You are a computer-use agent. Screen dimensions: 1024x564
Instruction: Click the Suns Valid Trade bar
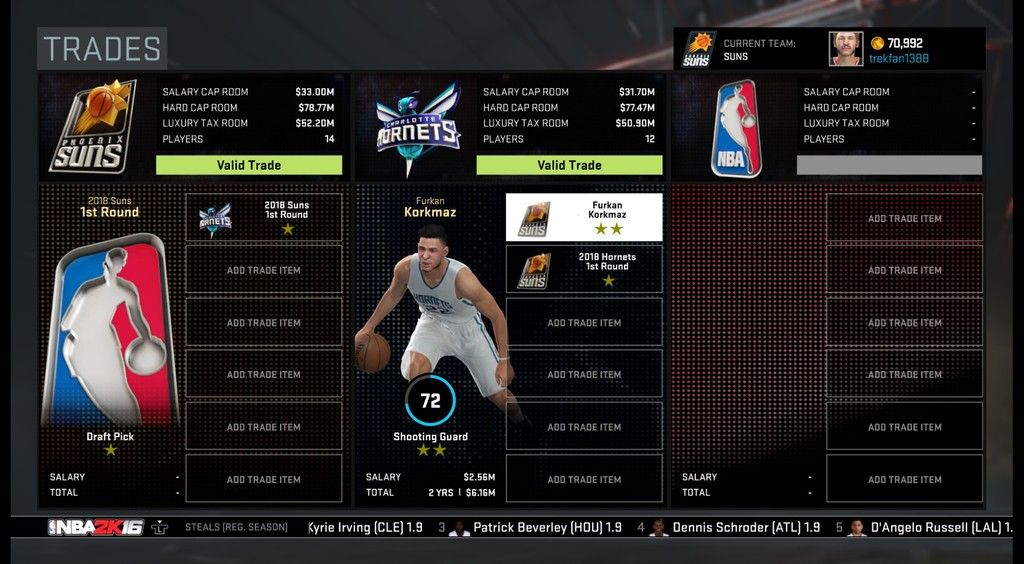(x=249, y=165)
